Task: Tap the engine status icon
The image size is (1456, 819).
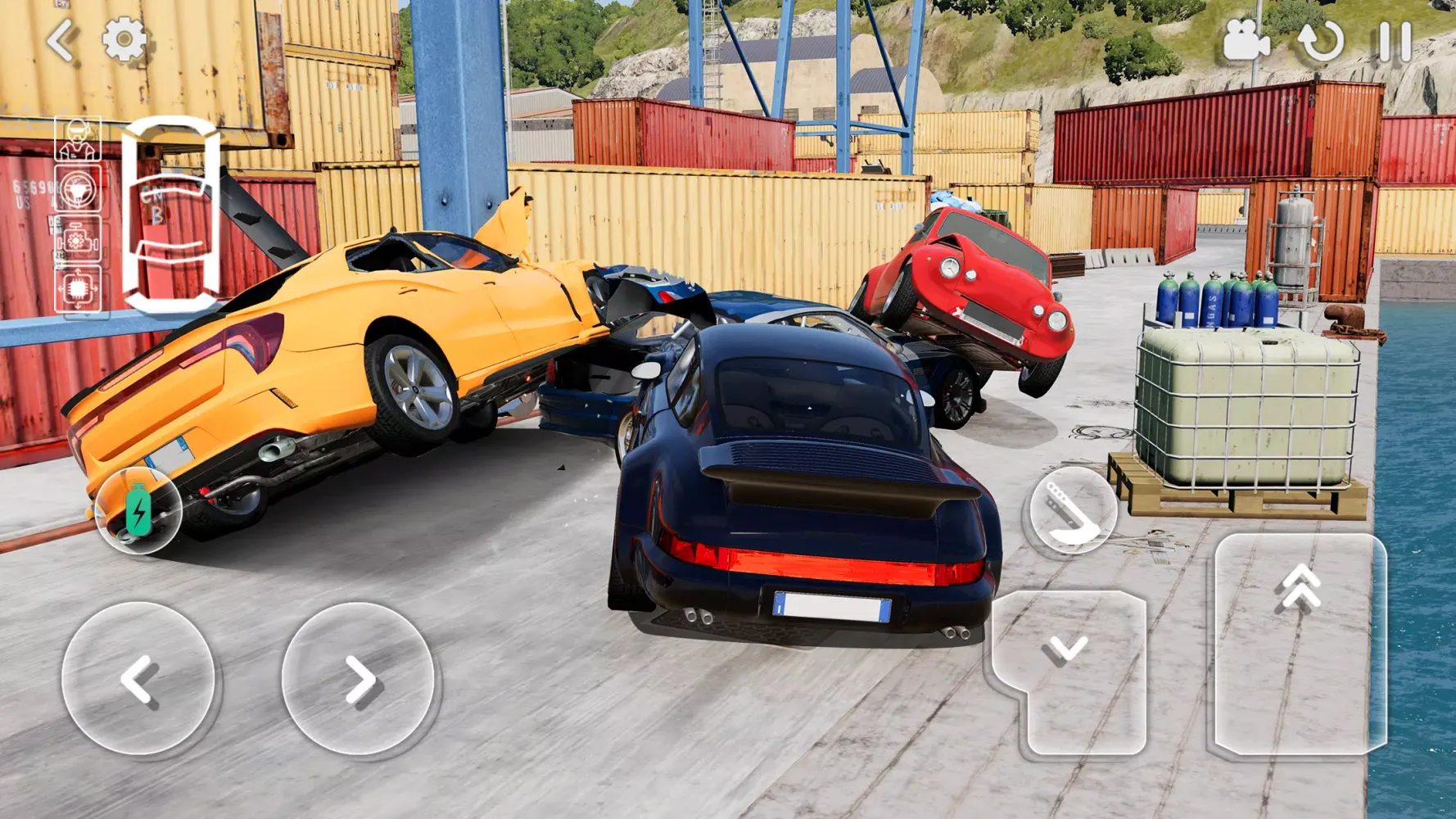Action: click(78, 240)
